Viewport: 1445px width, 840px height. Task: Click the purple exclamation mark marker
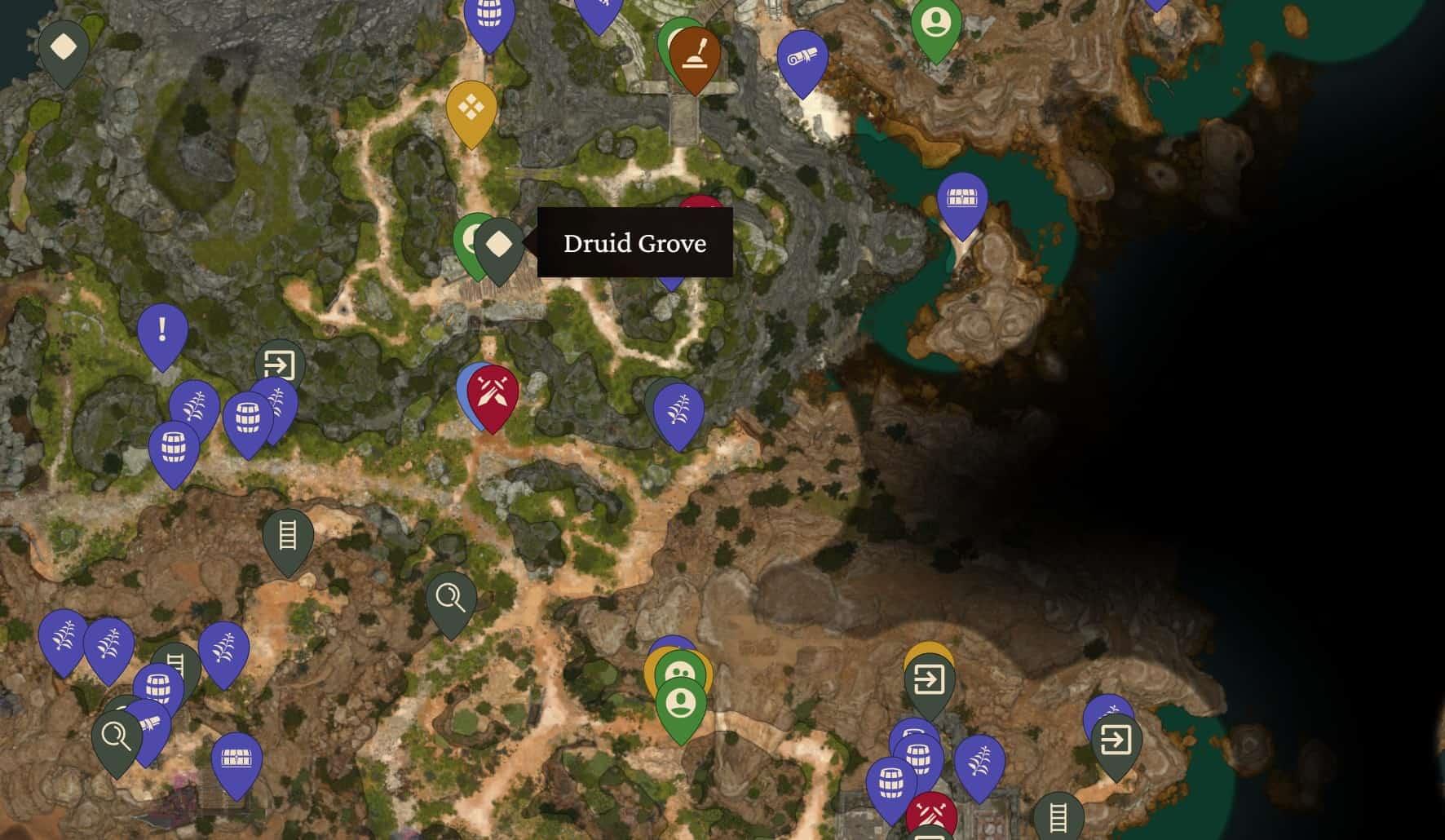(162, 330)
